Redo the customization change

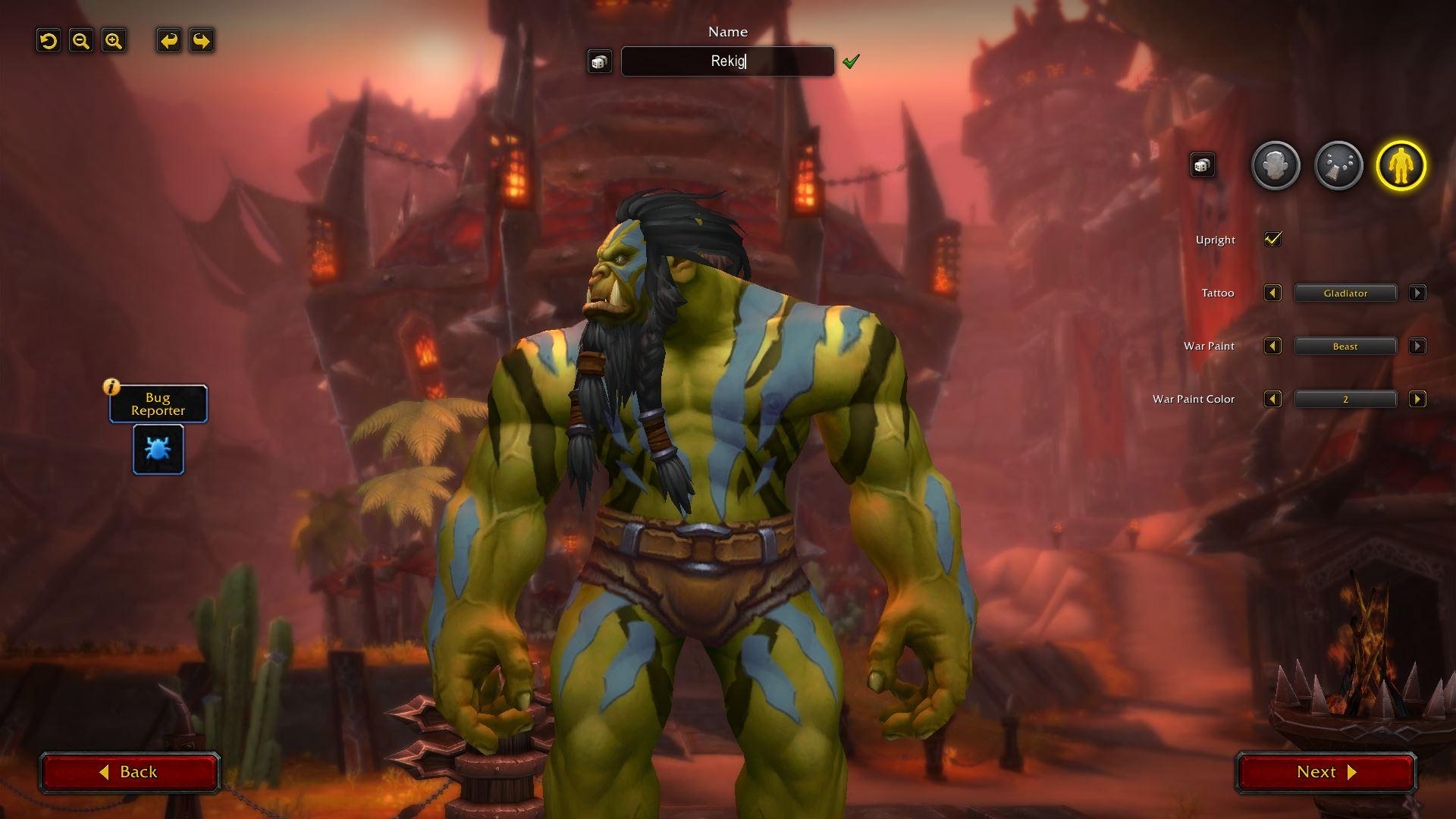click(x=202, y=41)
